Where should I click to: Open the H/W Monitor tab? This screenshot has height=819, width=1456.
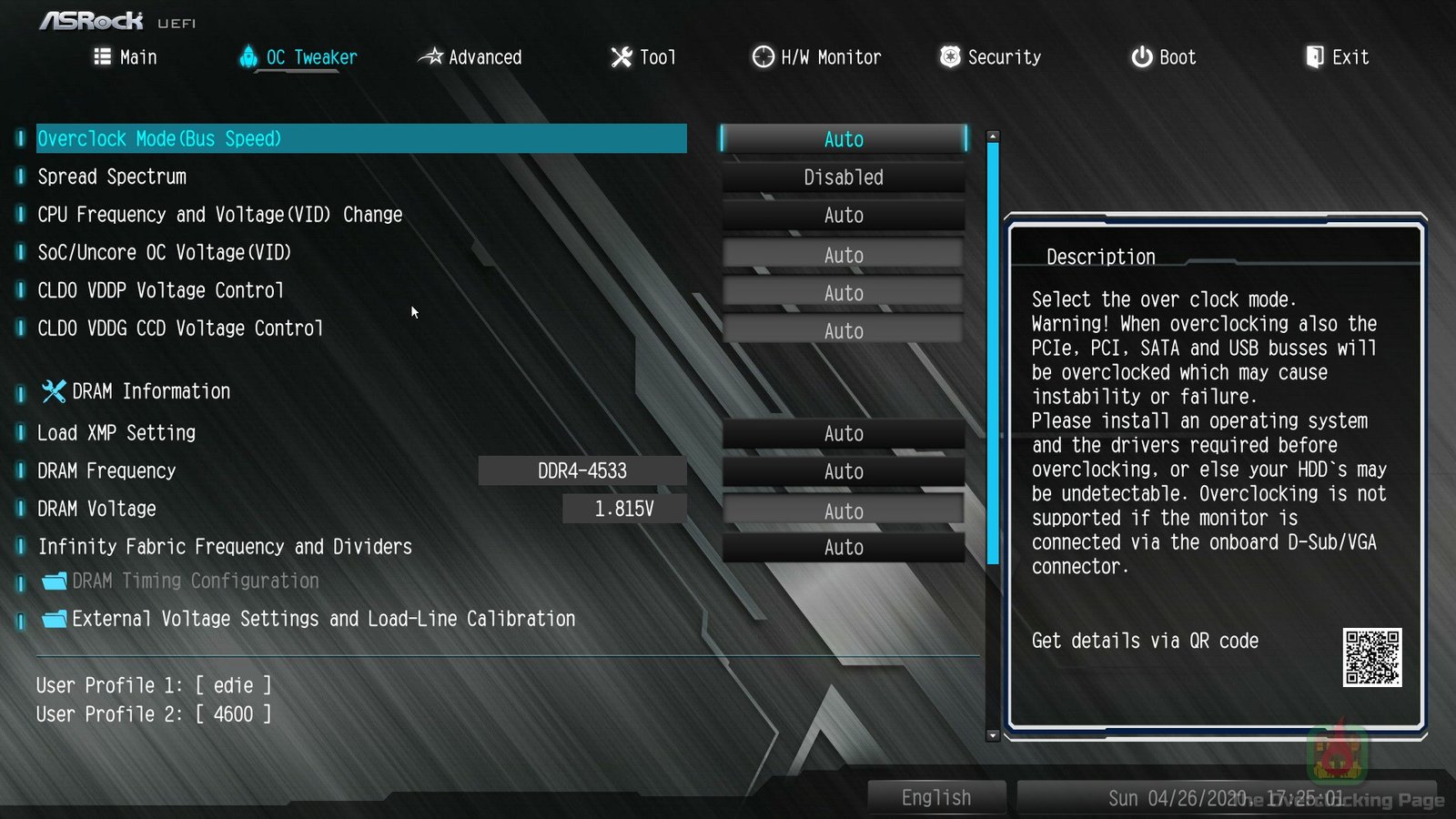817,57
